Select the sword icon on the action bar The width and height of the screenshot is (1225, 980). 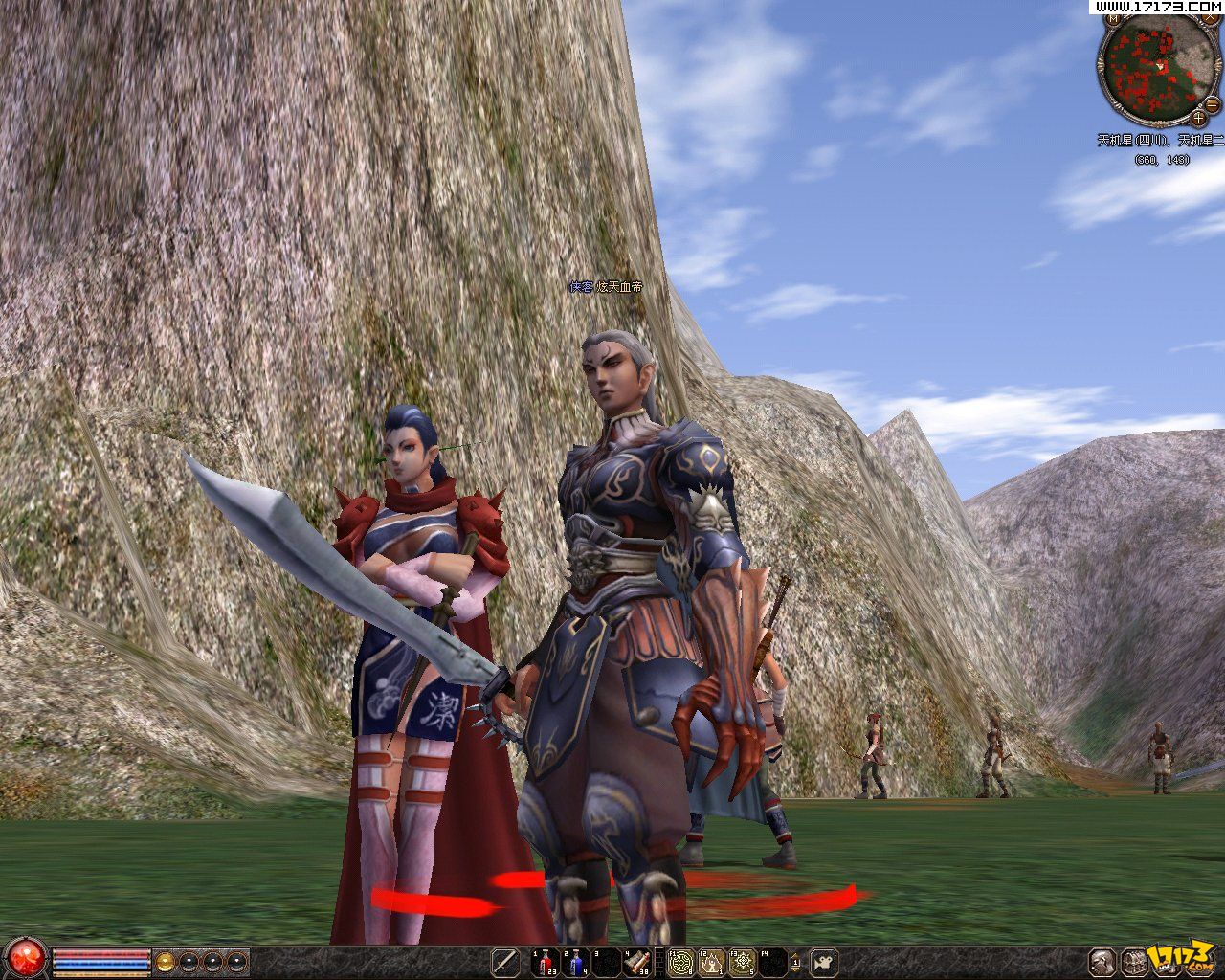[502, 964]
